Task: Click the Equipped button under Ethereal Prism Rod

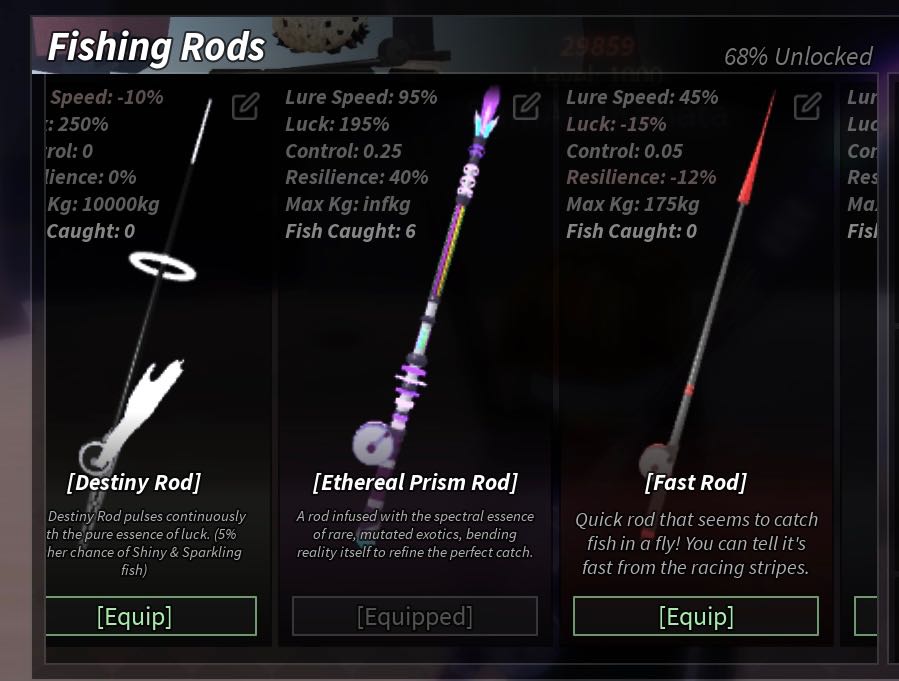Action: click(415, 616)
